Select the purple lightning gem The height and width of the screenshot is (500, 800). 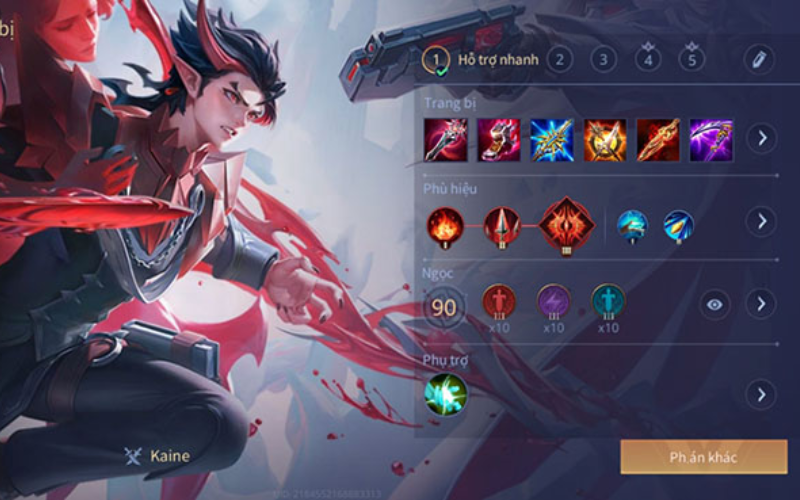[553, 300]
